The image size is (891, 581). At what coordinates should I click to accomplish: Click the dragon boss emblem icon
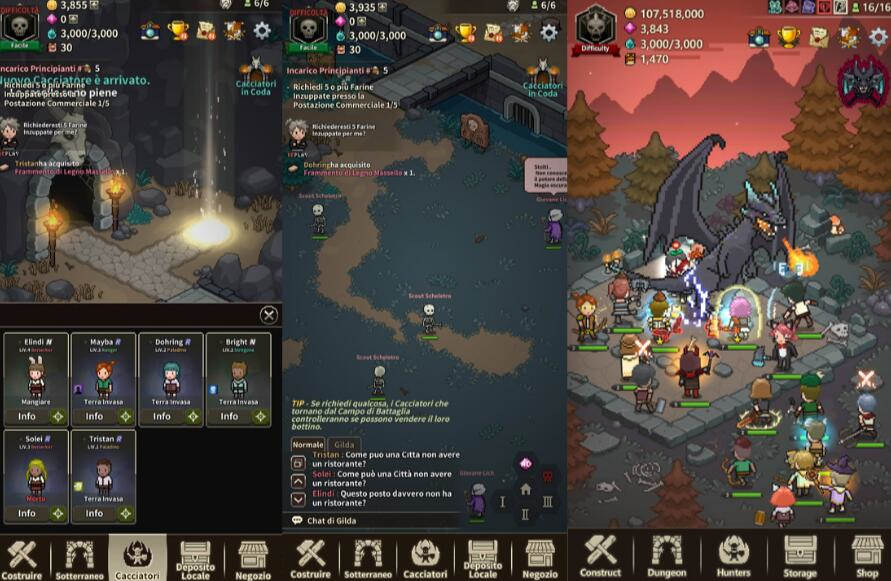click(864, 80)
